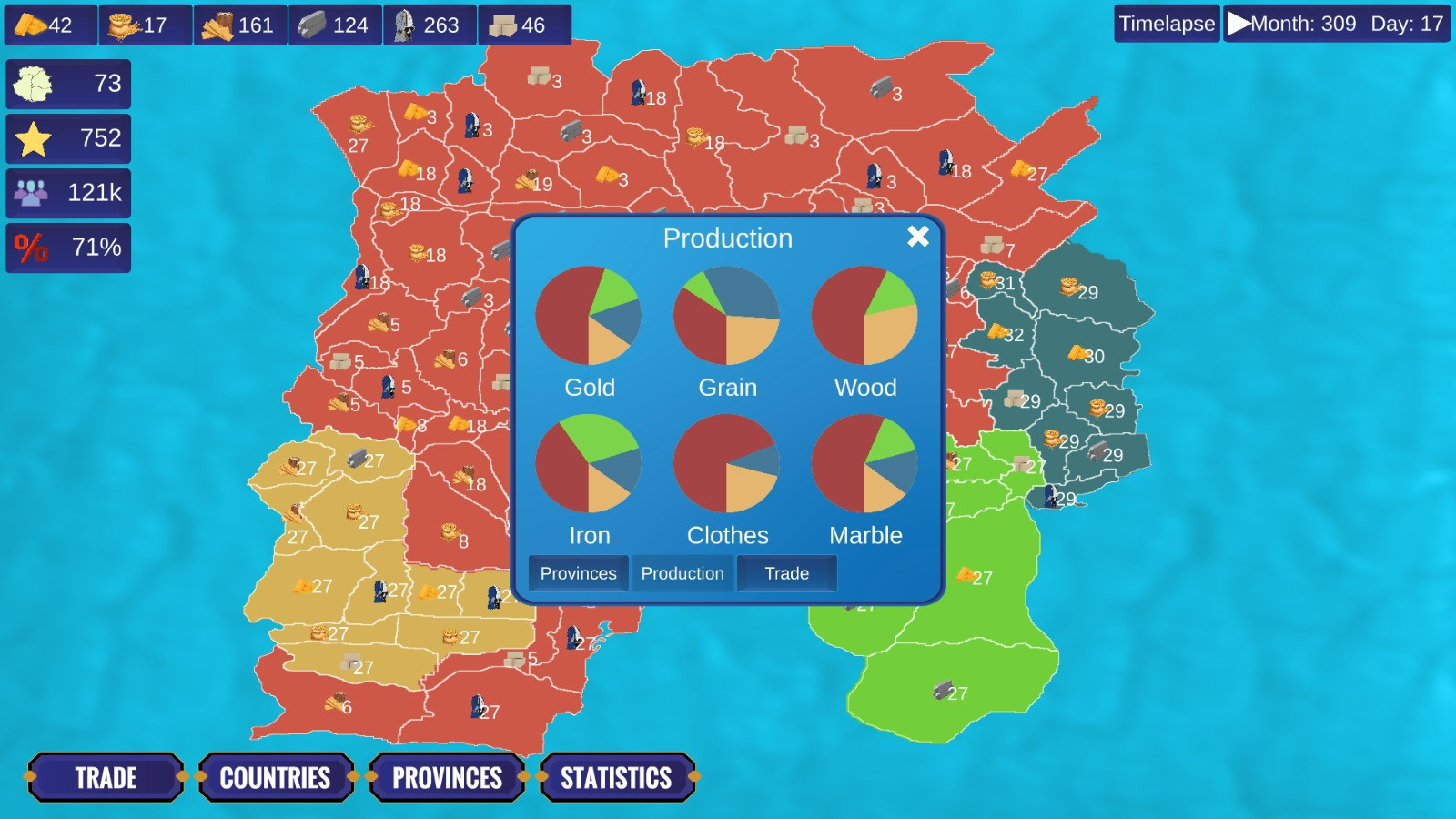Open the Trade tab in the panel
The width and height of the screenshot is (1456, 819).
tap(786, 573)
